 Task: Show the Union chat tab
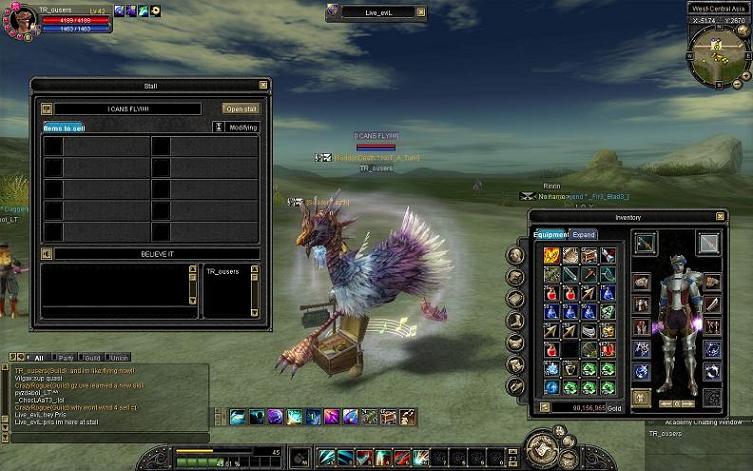[x=120, y=357]
